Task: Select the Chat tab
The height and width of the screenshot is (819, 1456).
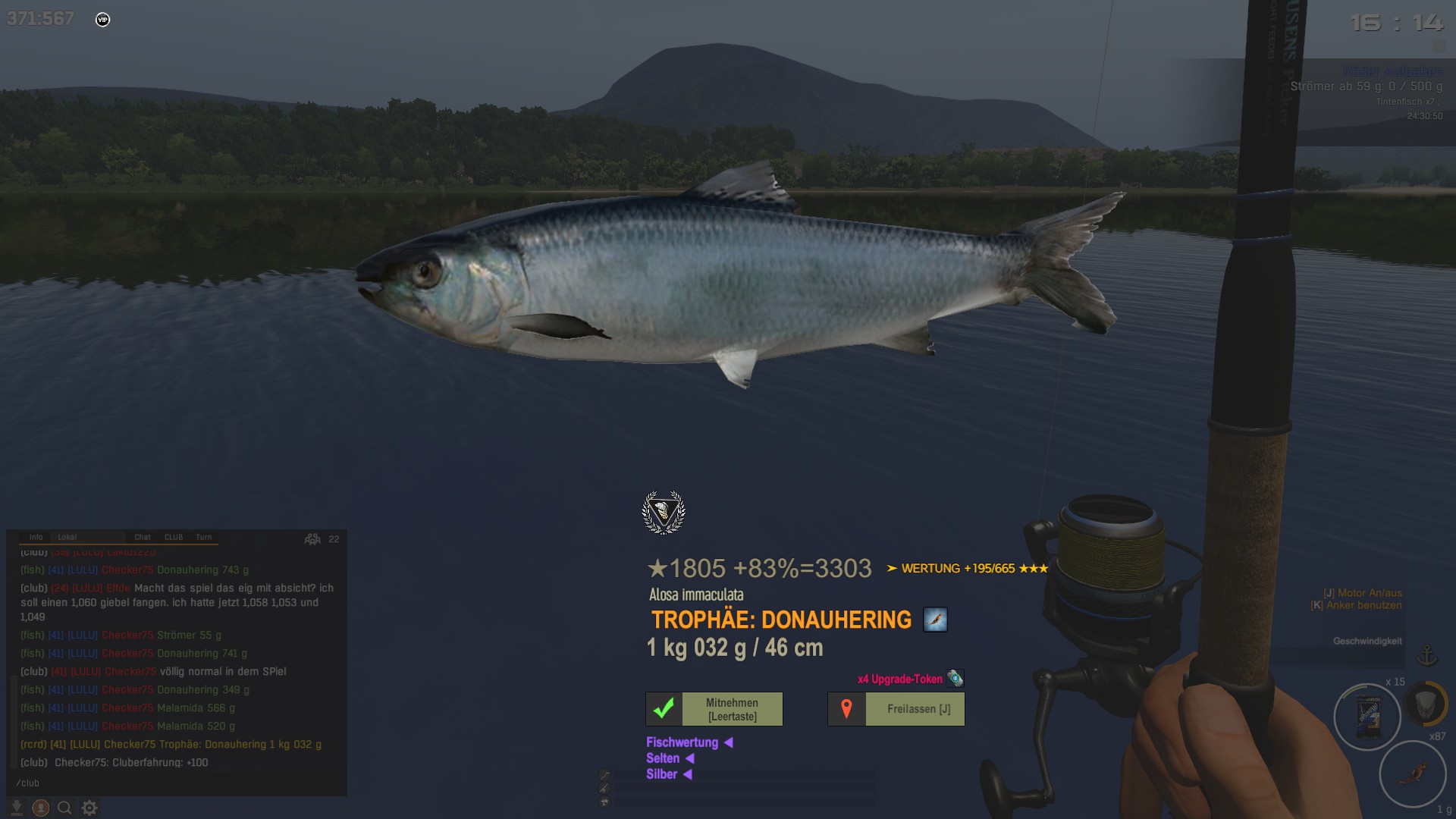Action: point(143,537)
